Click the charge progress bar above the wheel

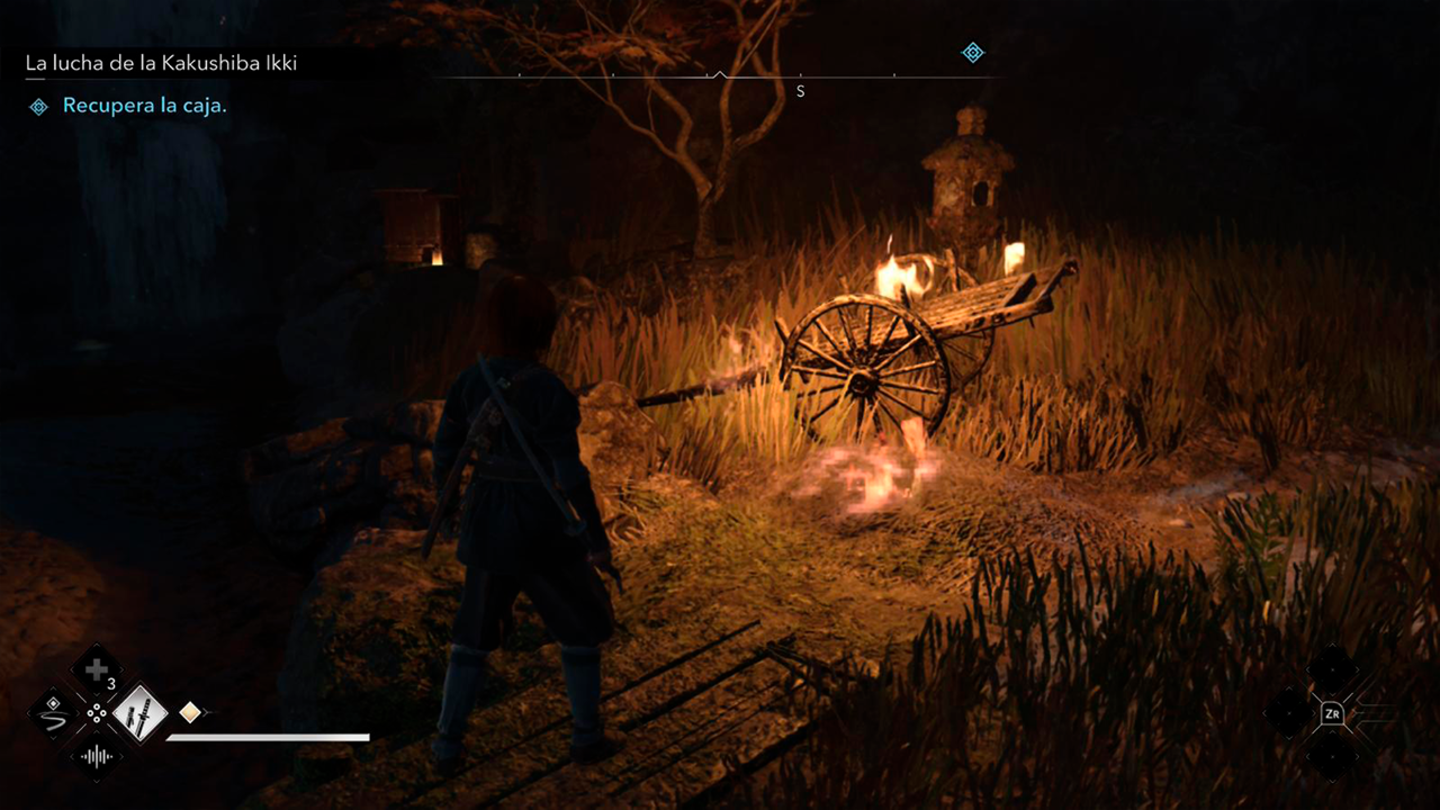coord(270,738)
